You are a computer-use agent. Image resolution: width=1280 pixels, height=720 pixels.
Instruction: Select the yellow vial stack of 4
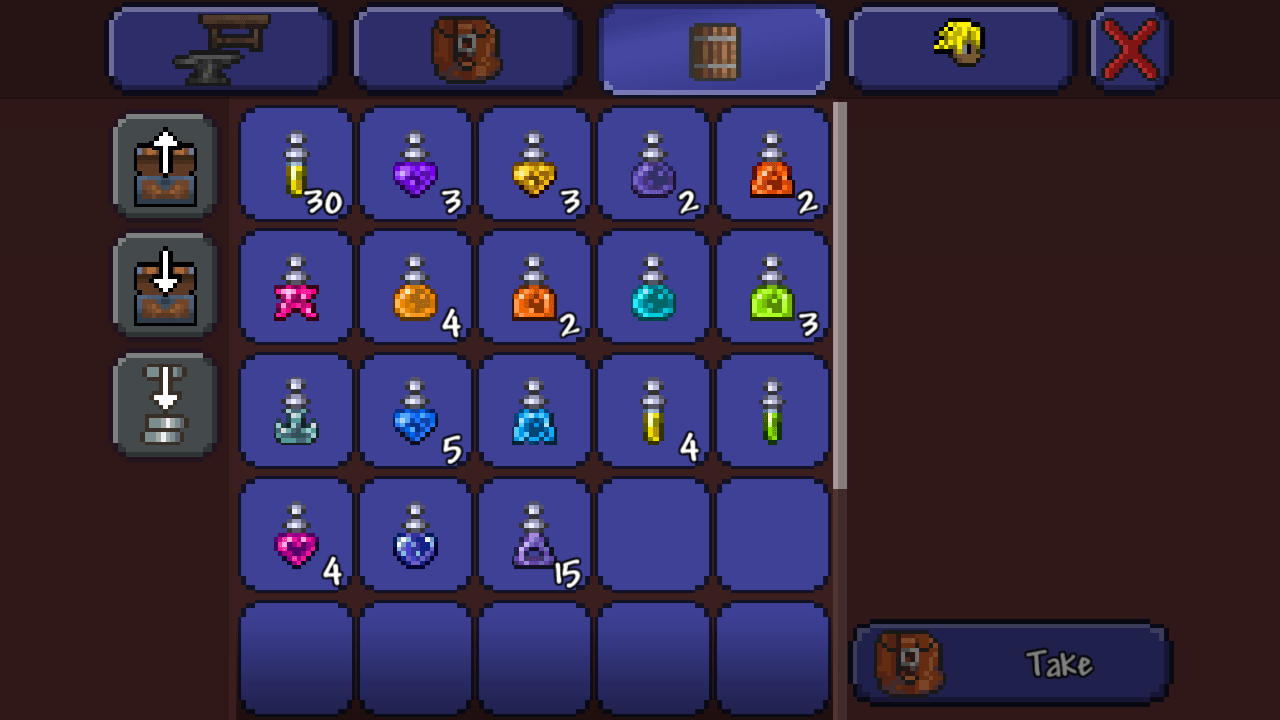[x=653, y=410]
